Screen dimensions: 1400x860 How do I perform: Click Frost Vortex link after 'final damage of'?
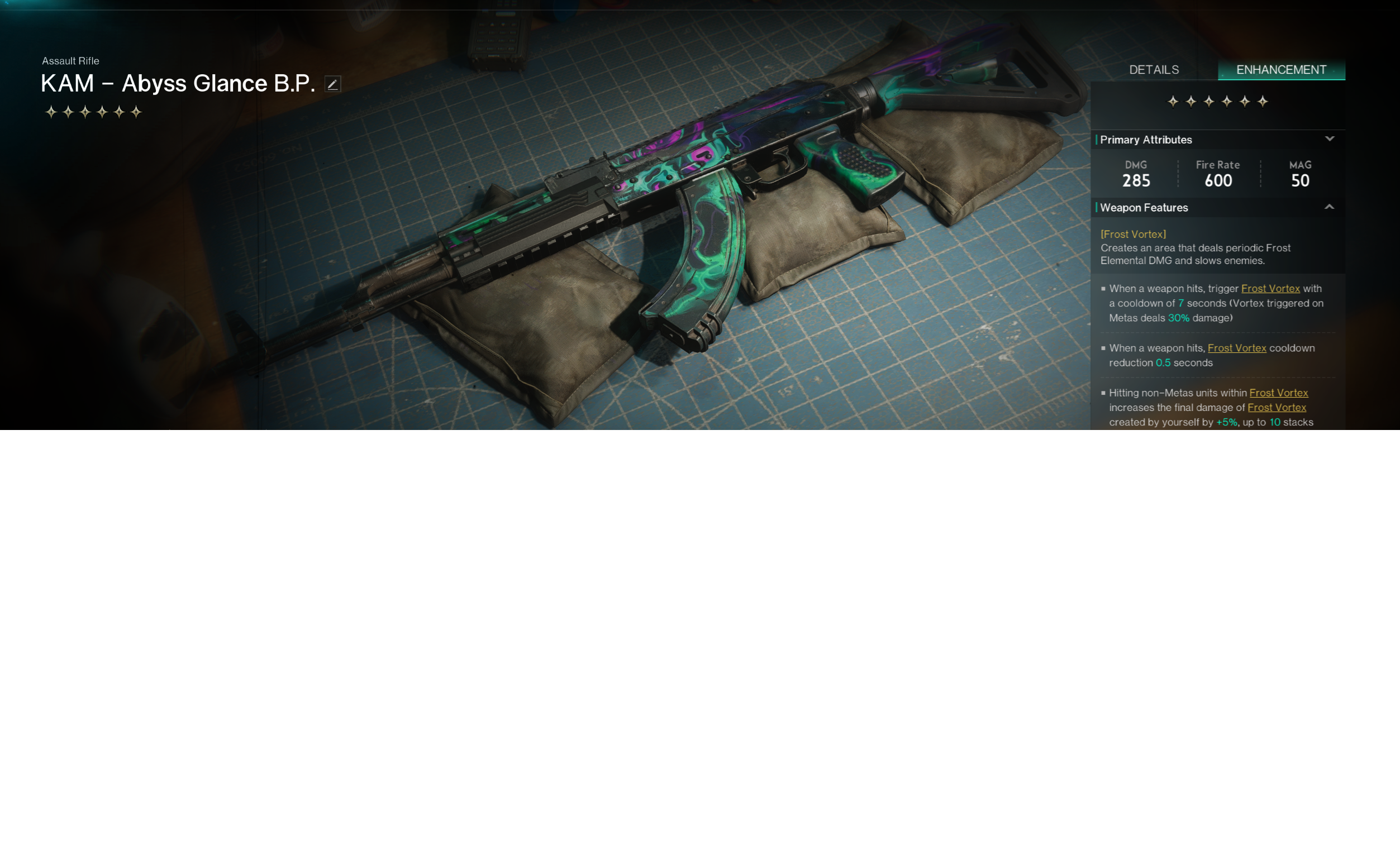coord(1276,408)
